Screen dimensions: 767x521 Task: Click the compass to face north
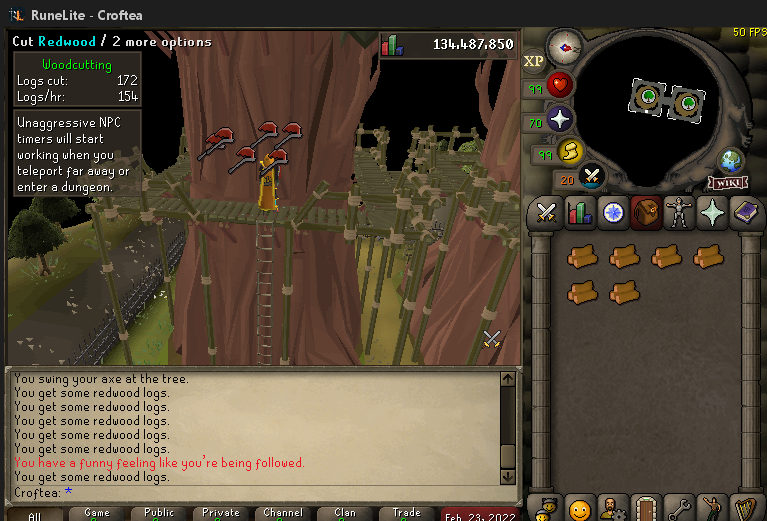pyautogui.click(x=566, y=46)
